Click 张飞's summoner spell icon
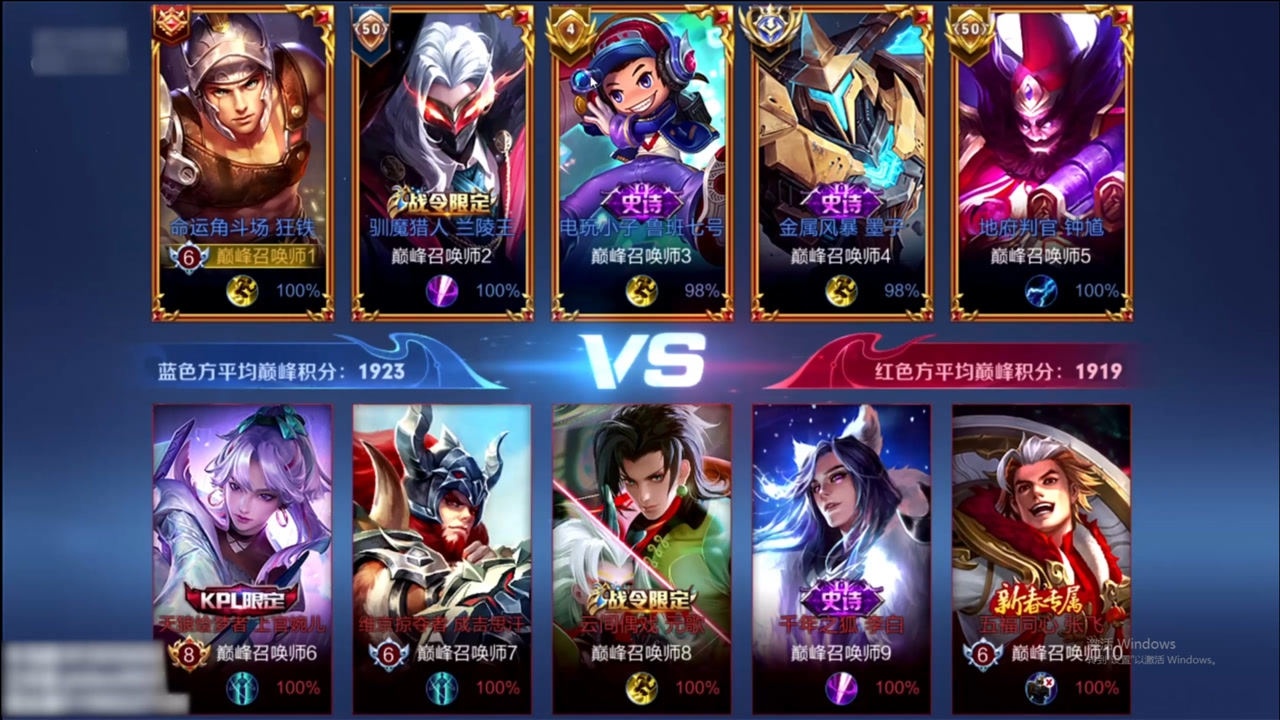This screenshot has height=720, width=1280. click(1042, 687)
